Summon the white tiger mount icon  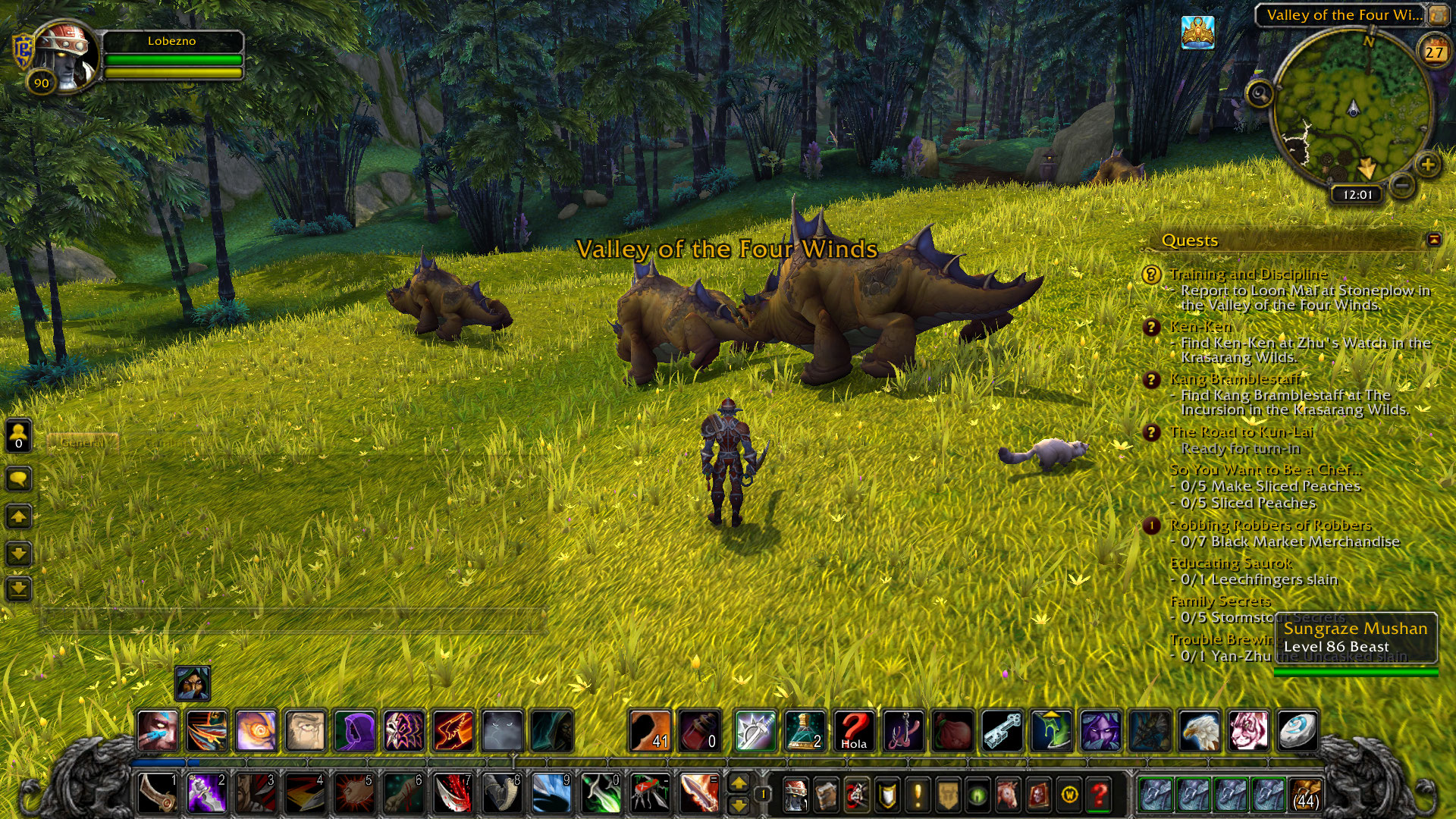1248,731
